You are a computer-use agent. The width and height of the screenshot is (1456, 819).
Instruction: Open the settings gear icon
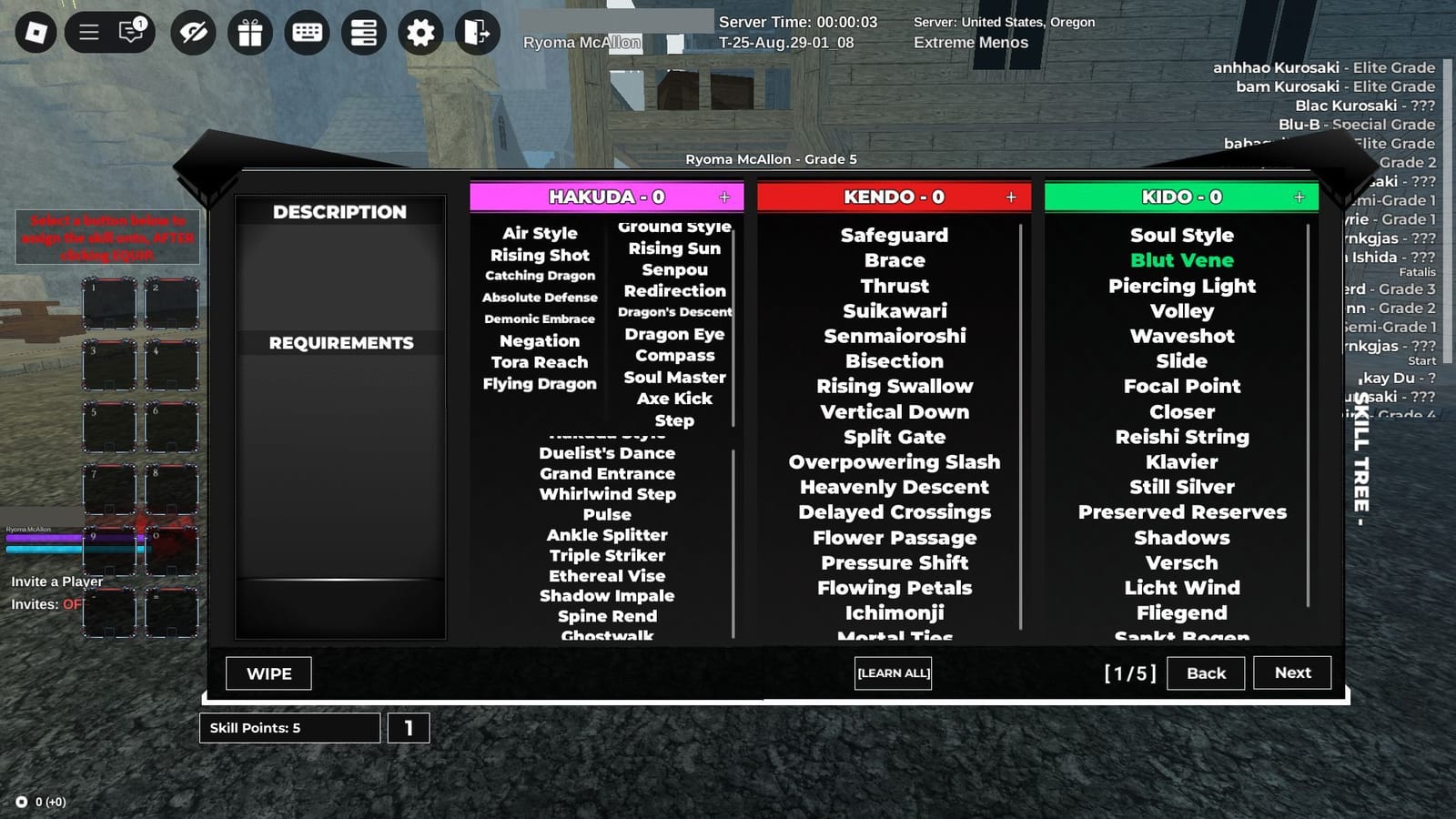[420, 32]
